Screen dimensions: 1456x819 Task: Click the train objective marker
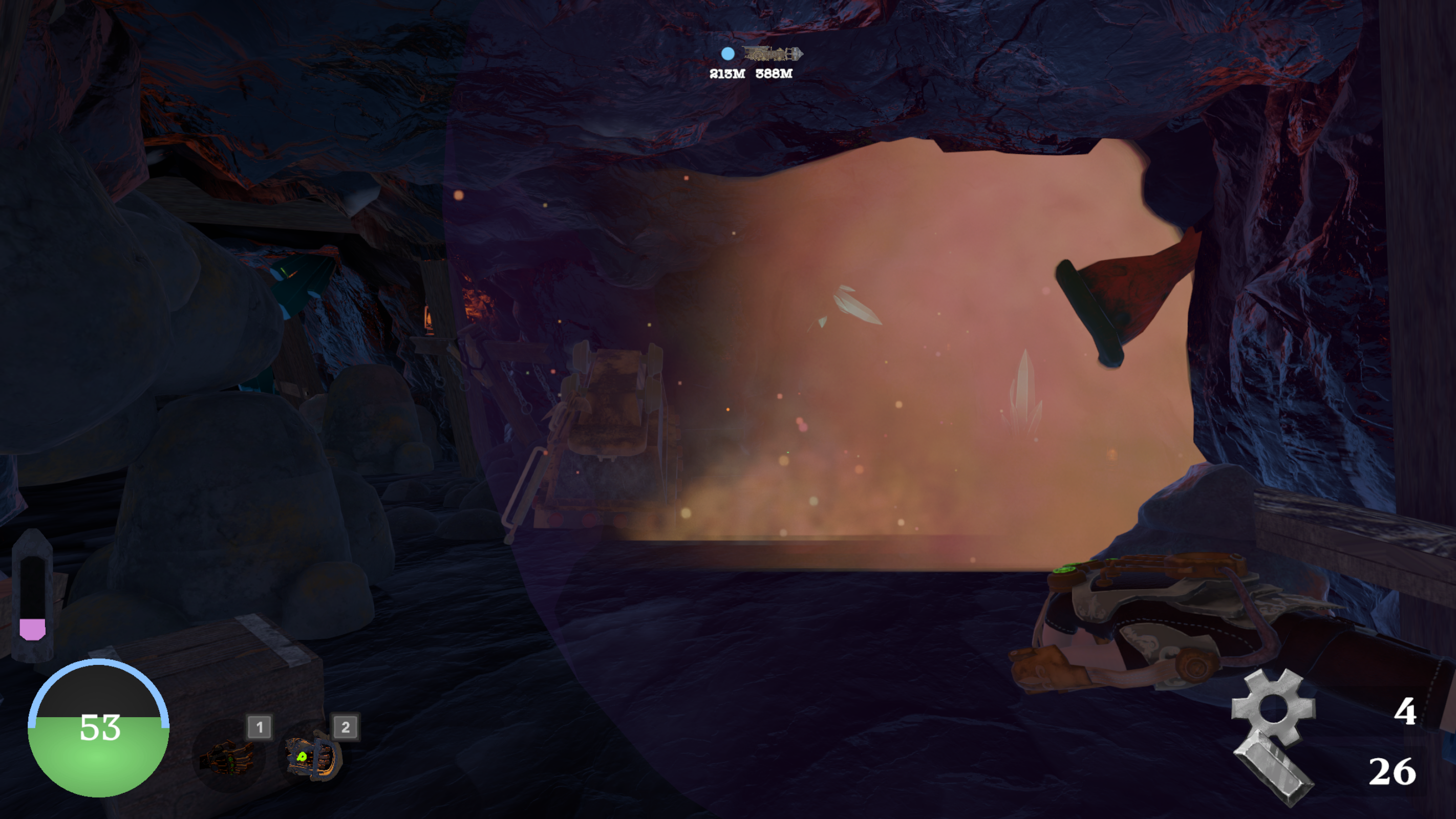(773, 54)
